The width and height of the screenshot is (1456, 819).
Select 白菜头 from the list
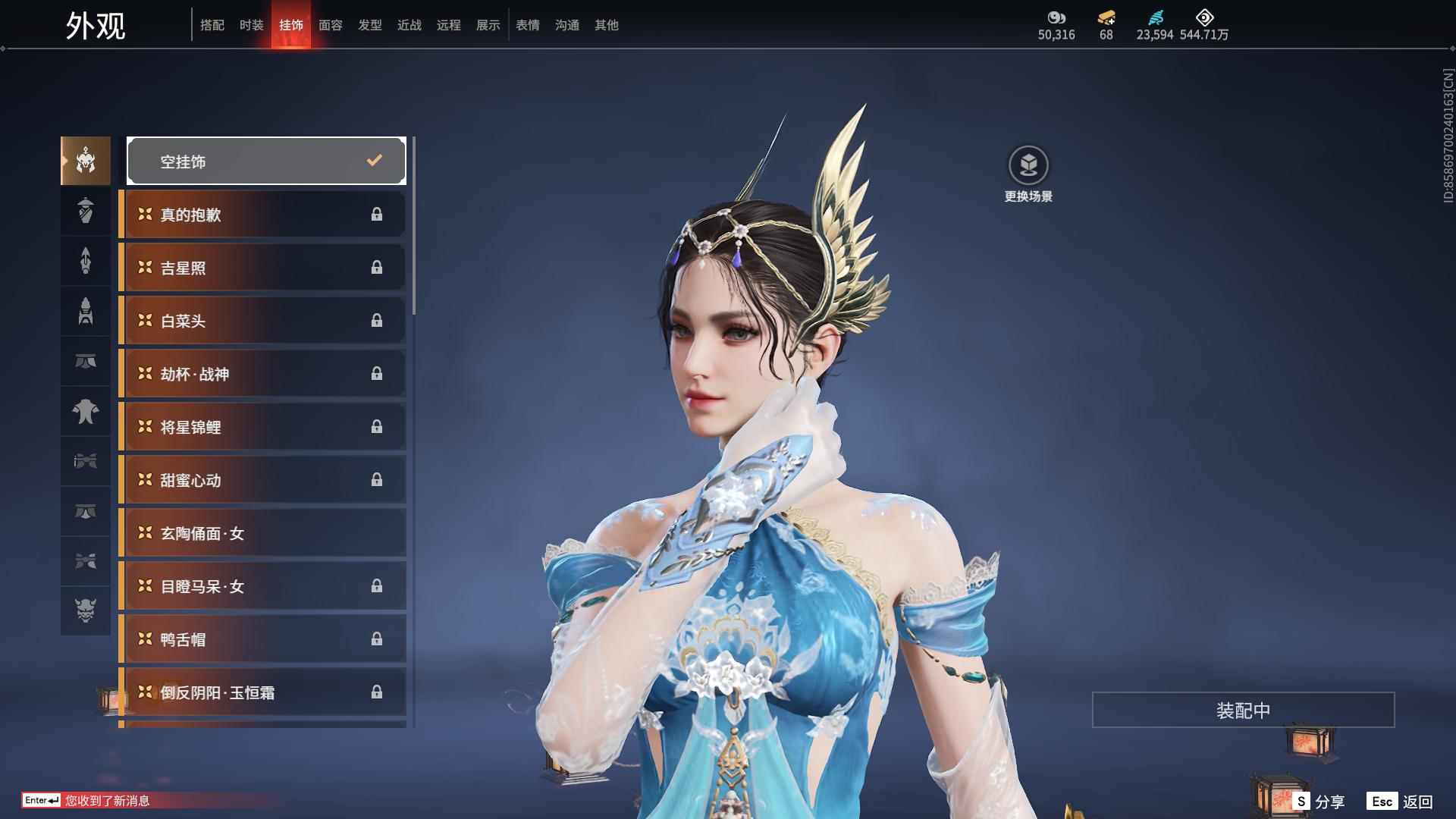click(x=264, y=321)
